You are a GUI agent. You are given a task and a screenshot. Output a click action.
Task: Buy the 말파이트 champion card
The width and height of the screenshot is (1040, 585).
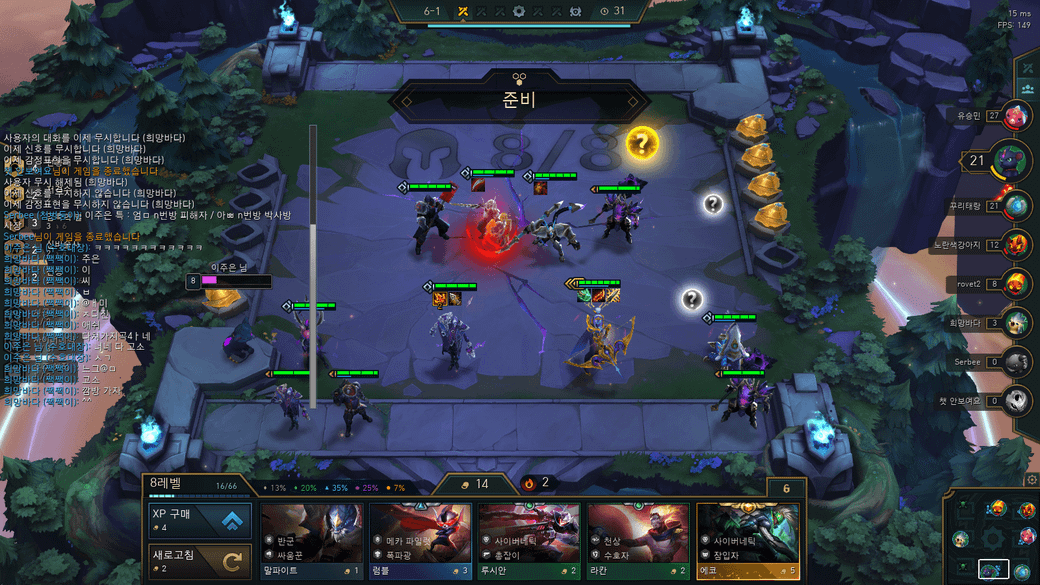click(311, 540)
